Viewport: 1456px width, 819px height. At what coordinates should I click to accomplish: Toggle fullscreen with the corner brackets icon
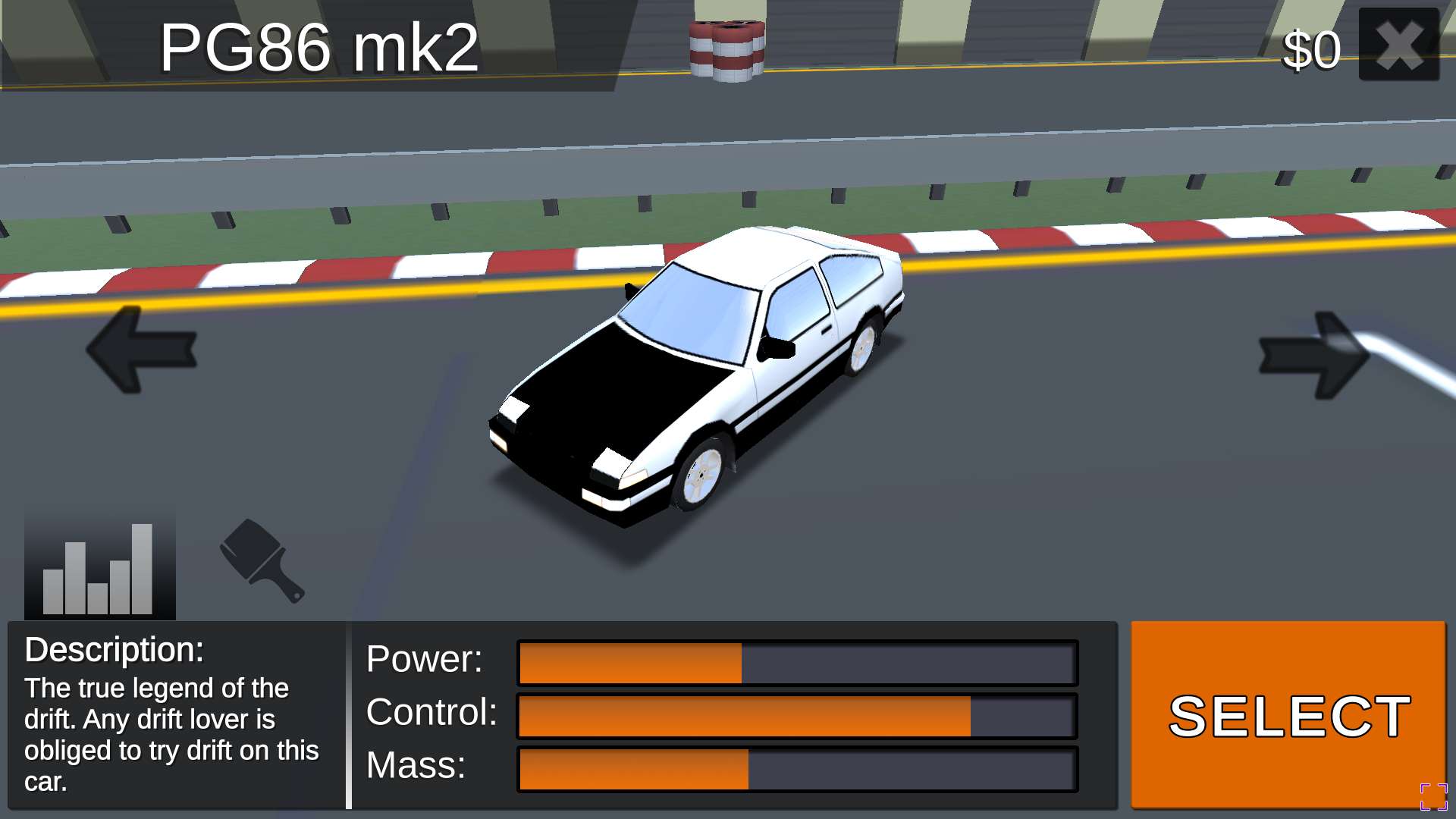pos(1433,797)
